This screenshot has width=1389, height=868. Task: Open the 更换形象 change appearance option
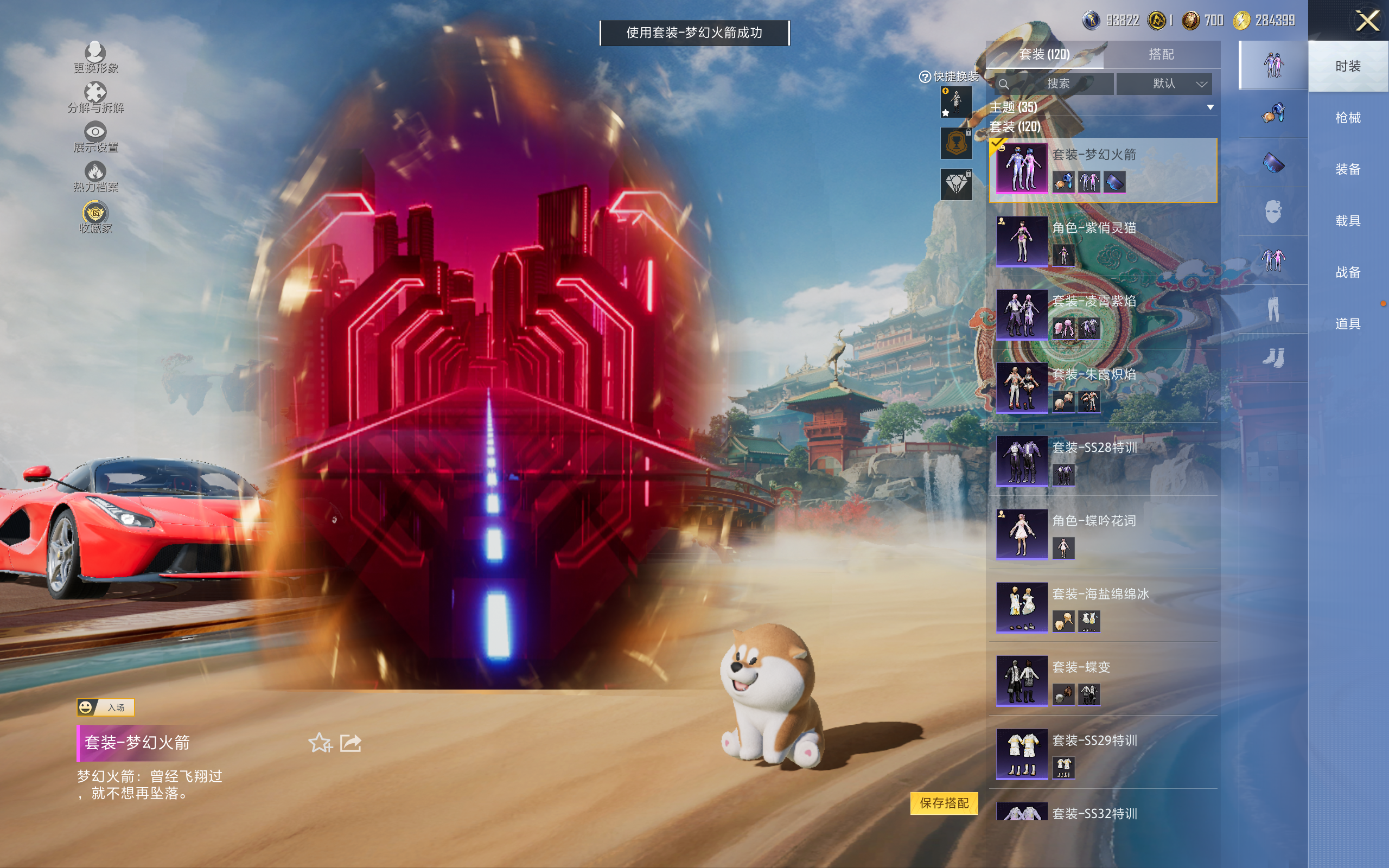point(95,58)
